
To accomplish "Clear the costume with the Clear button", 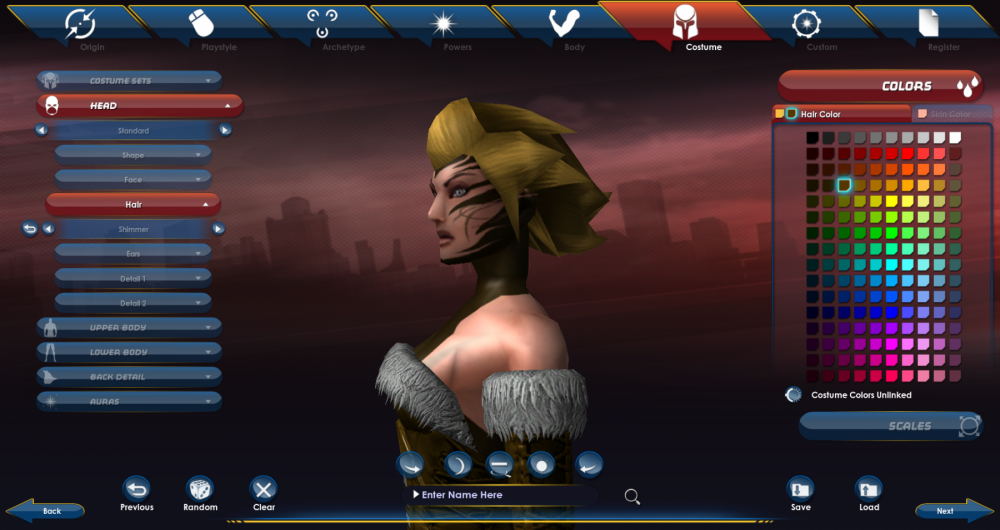I will [x=264, y=489].
